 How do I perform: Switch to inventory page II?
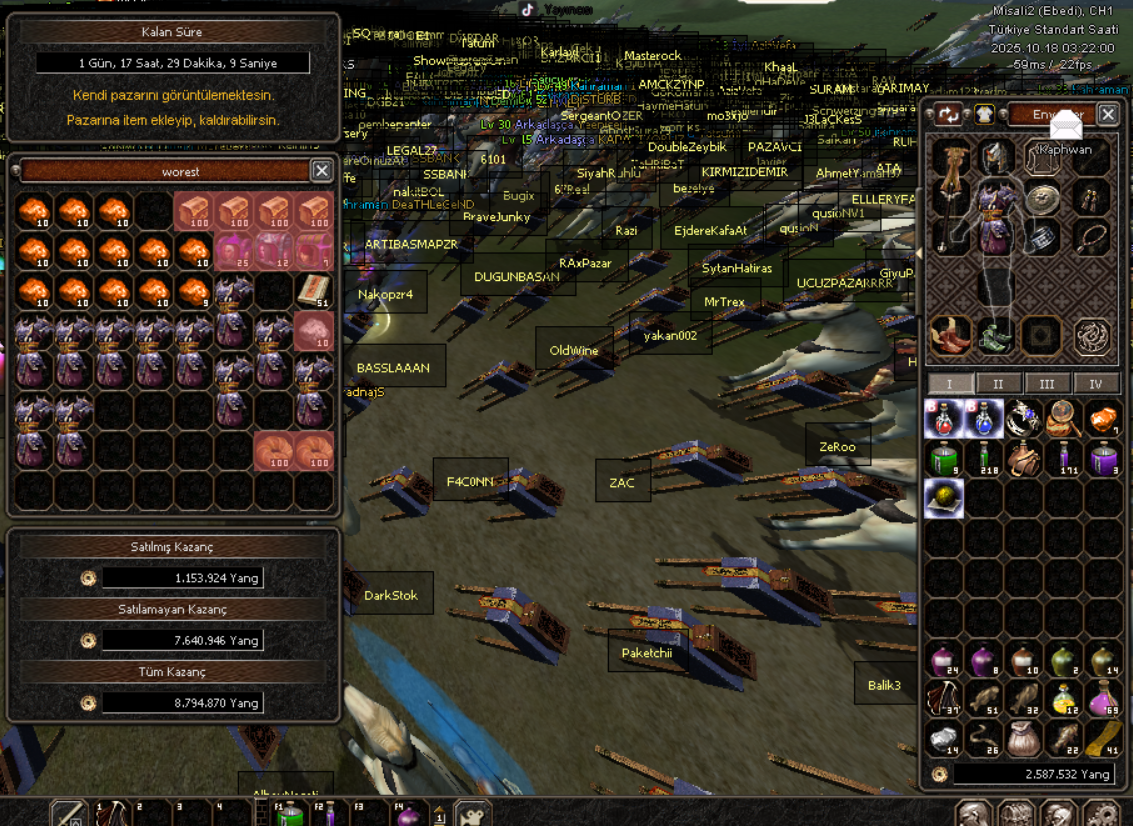pos(998,384)
